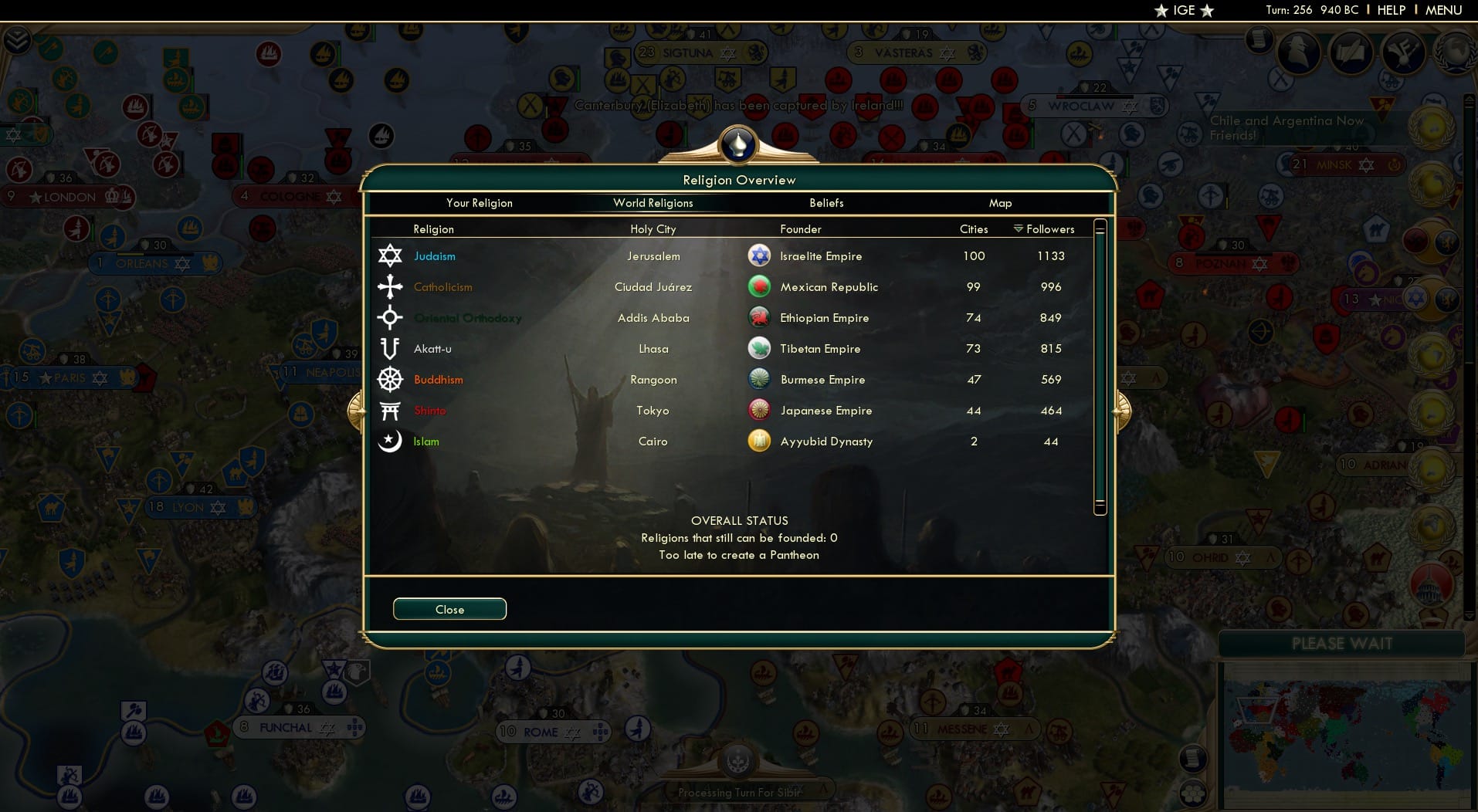Select the Judaism star icon

tap(390, 255)
